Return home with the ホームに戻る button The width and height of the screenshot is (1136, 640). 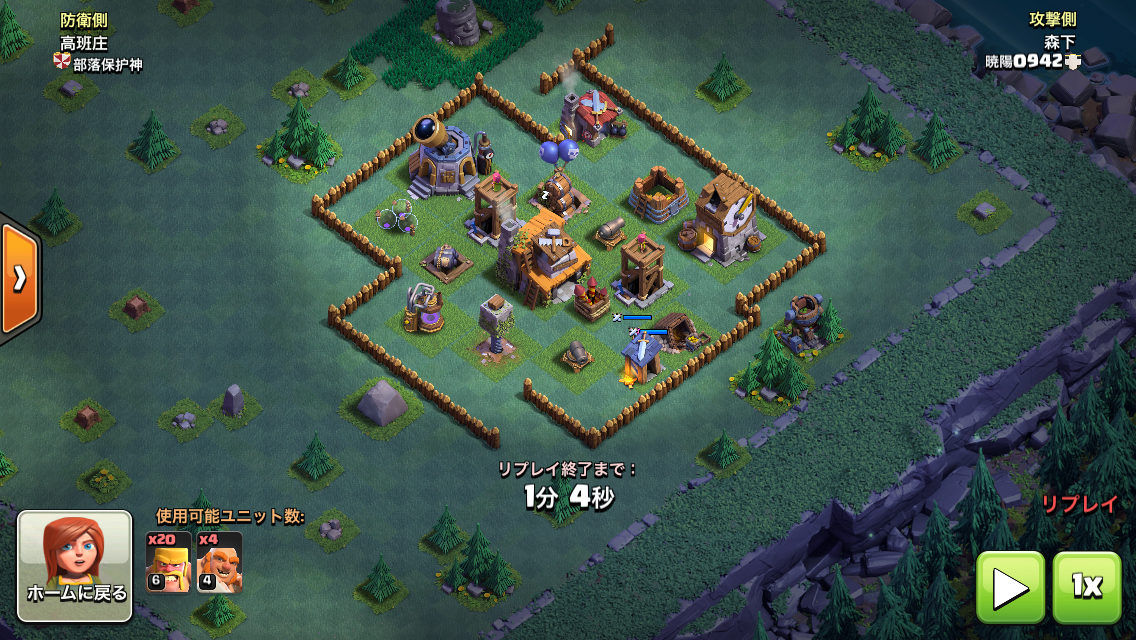click(x=75, y=566)
